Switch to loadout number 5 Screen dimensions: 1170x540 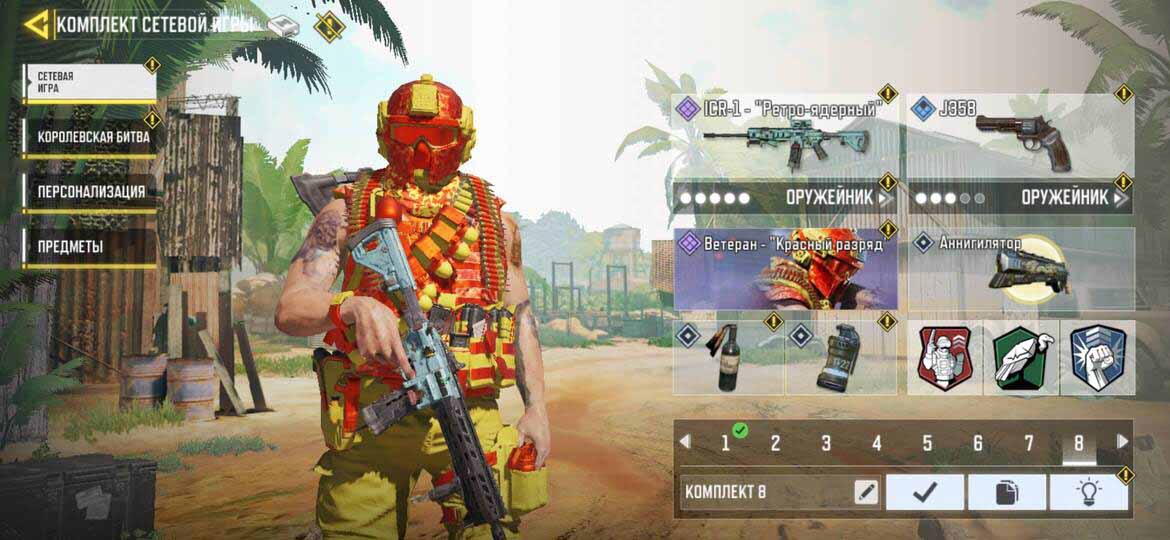[927, 443]
